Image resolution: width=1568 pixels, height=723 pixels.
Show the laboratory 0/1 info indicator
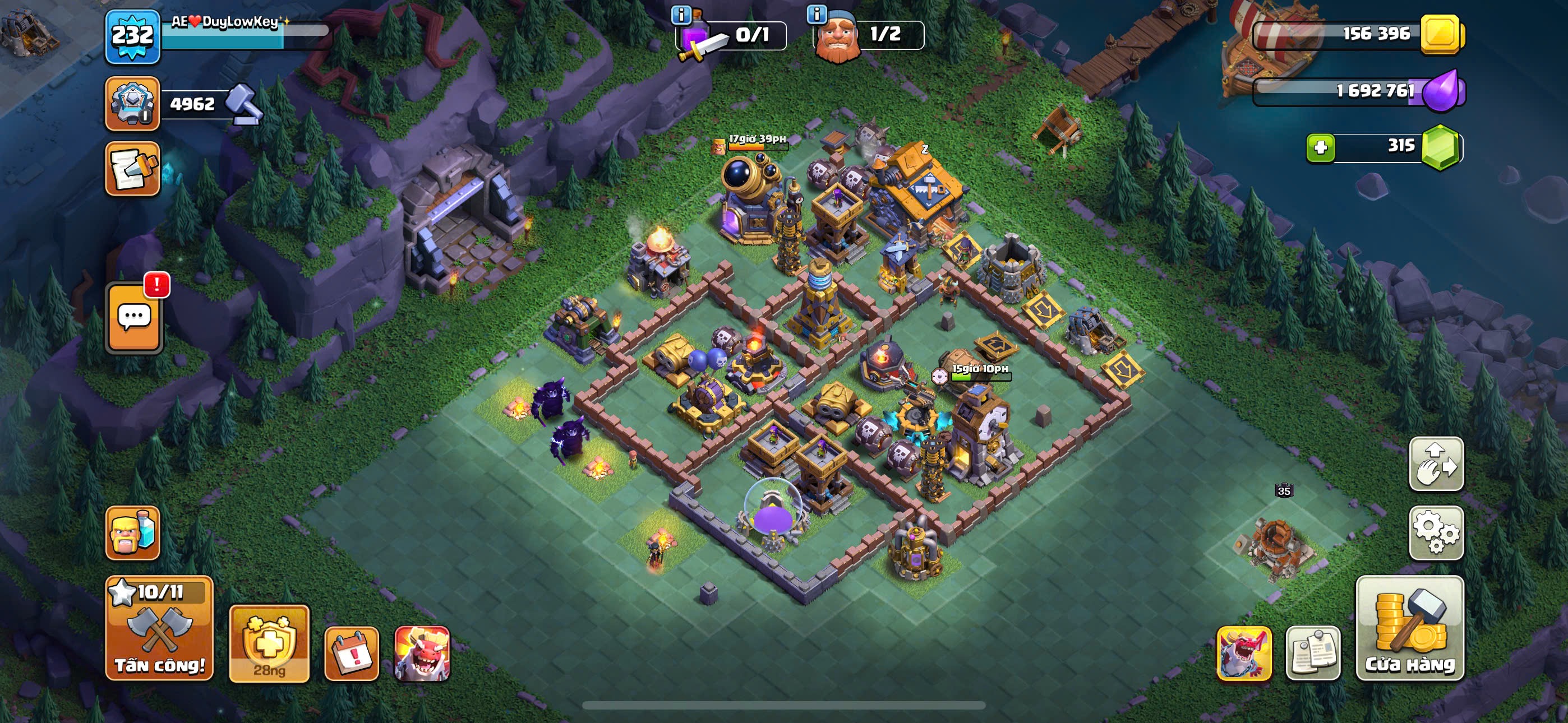click(x=731, y=34)
